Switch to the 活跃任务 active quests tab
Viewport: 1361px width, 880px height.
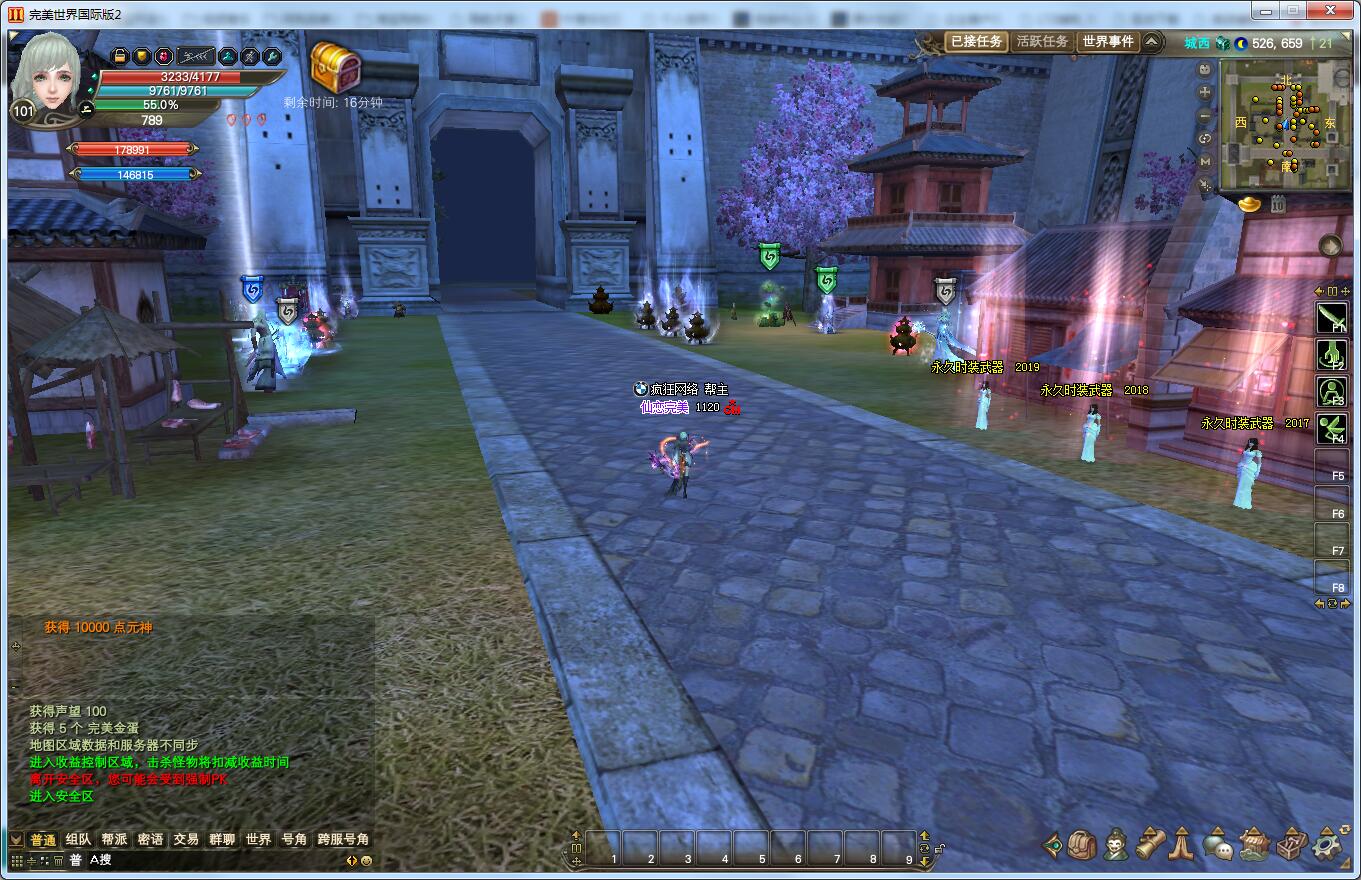[x=1042, y=42]
